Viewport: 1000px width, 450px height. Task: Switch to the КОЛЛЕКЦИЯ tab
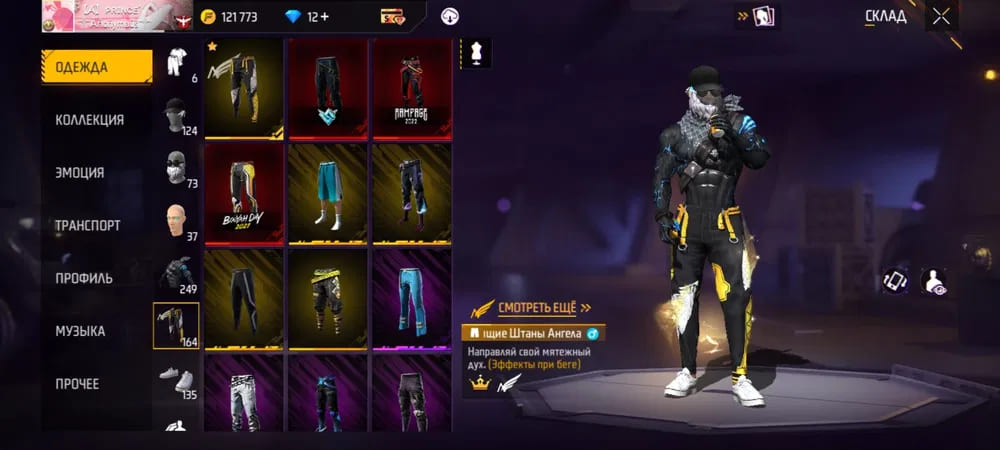click(x=90, y=120)
